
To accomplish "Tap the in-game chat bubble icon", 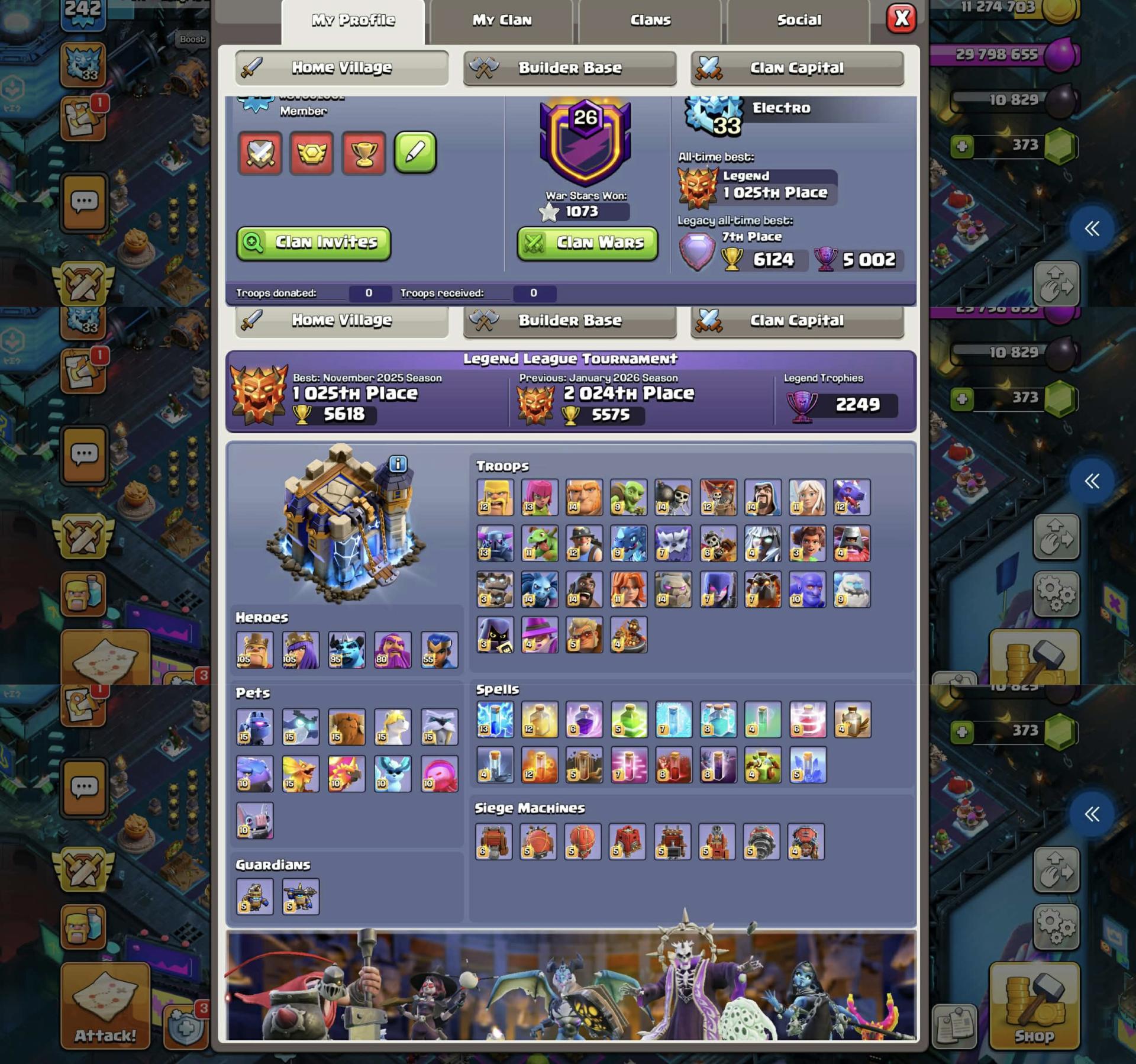I will tap(85, 202).
